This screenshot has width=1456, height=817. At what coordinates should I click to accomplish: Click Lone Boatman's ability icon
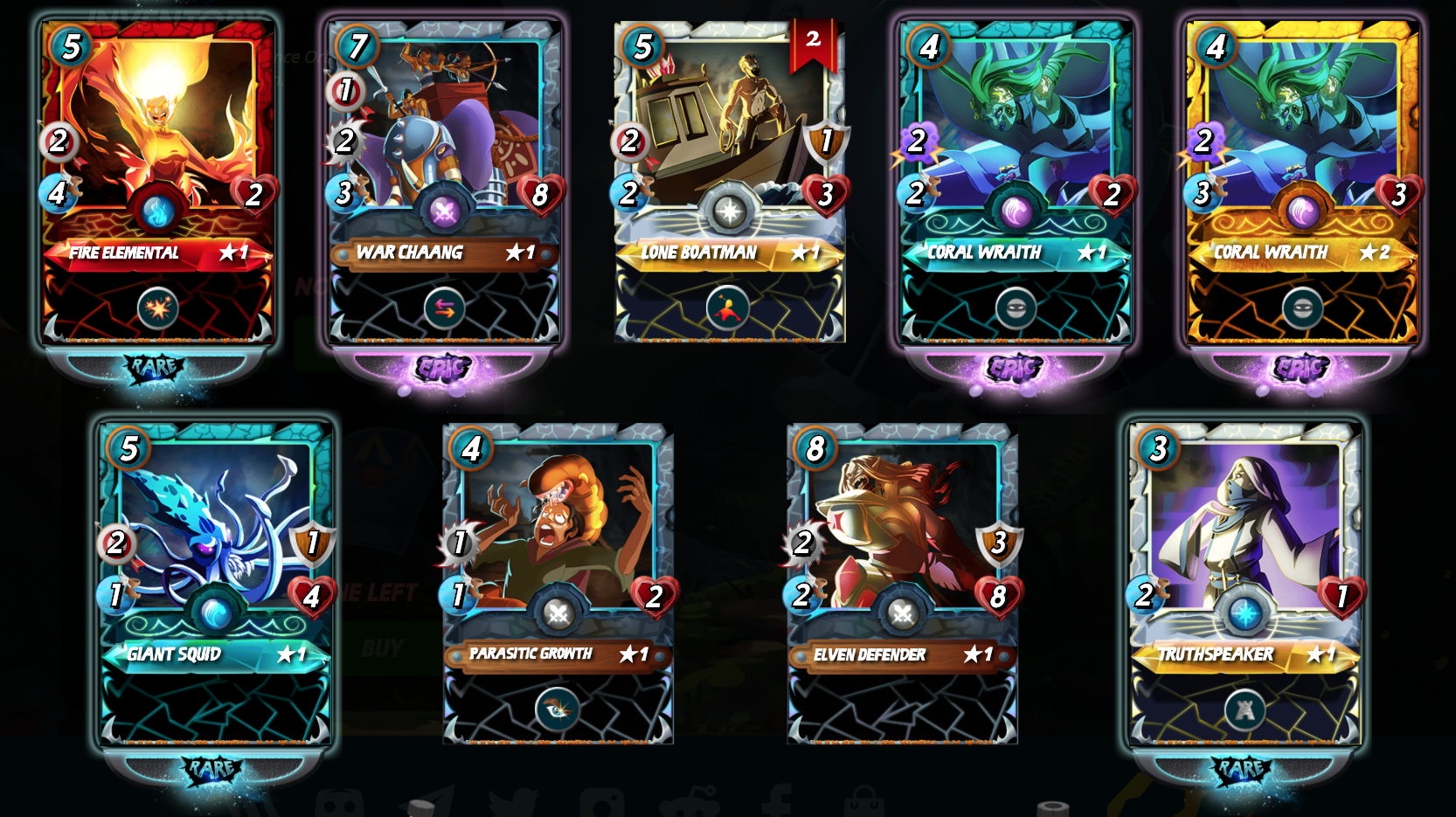[x=728, y=308]
